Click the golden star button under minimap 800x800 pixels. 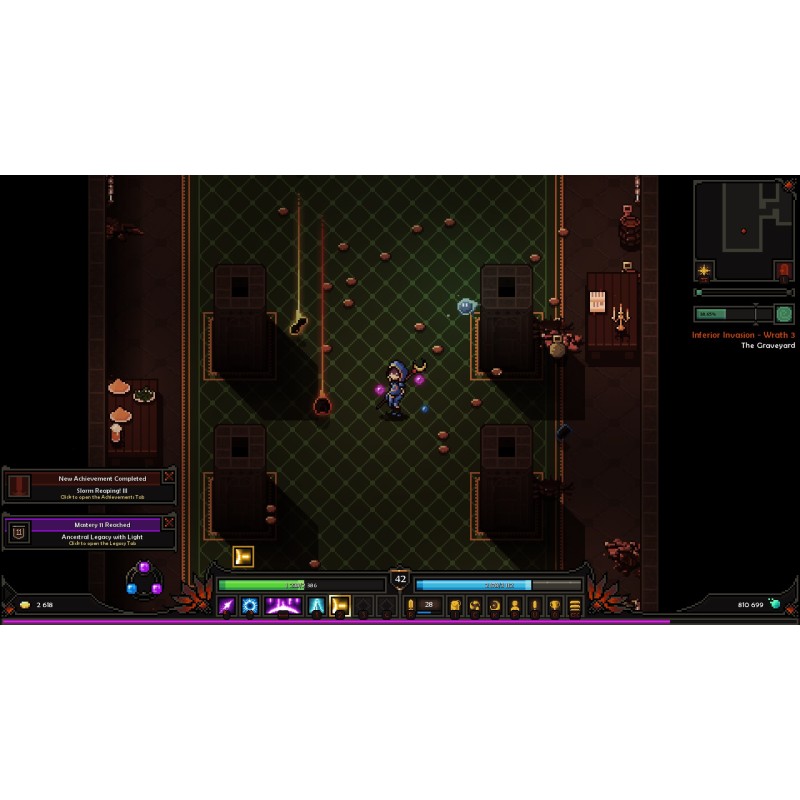click(704, 270)
